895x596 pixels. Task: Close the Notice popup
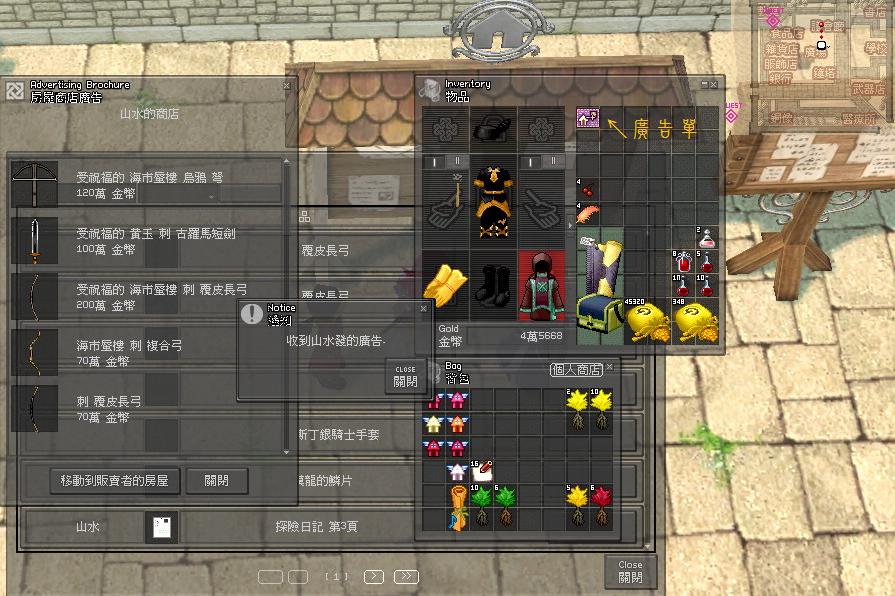tap(405, 376)
